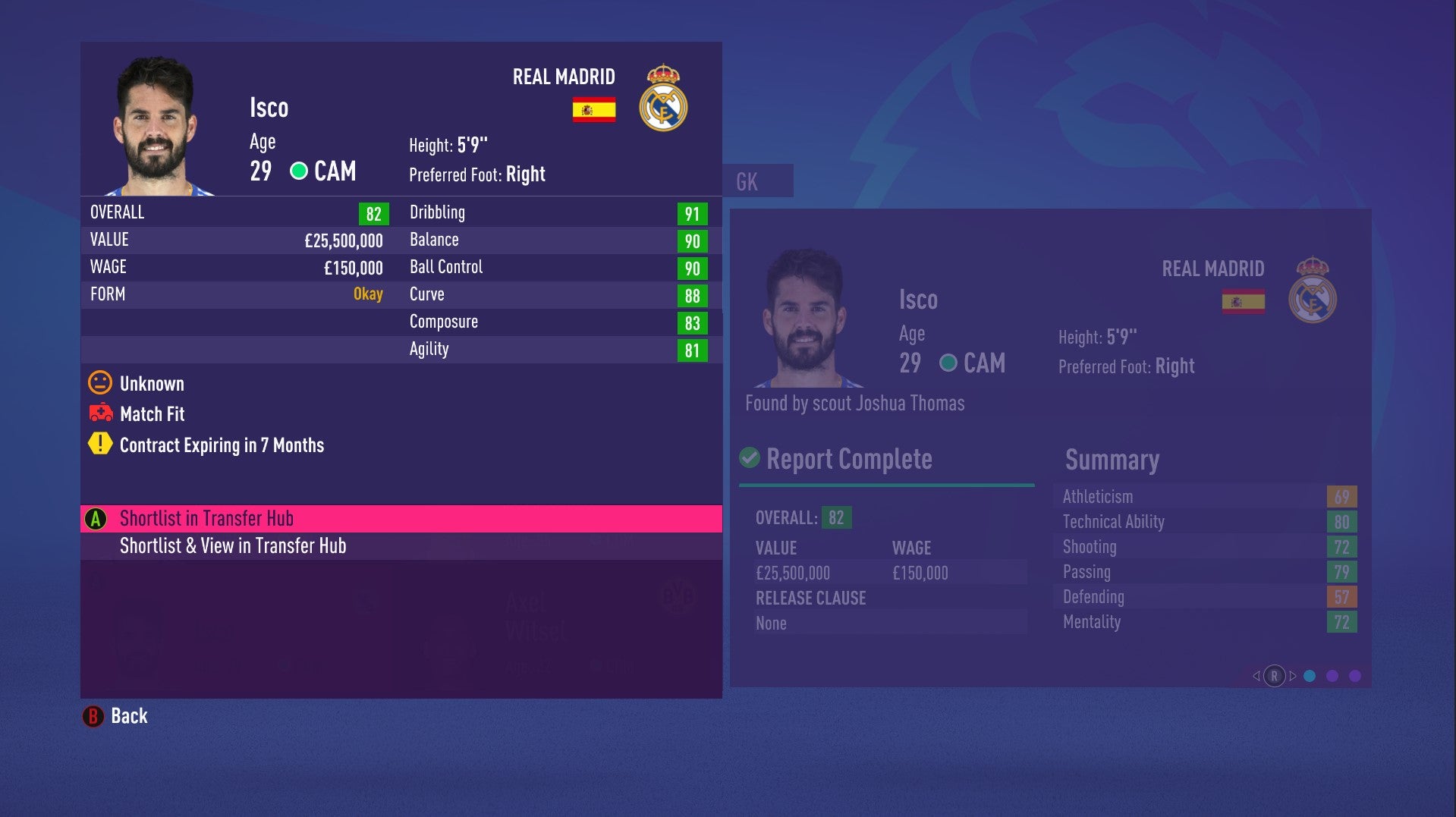Image resolution: width=1456 pixels, height=817 pixels.
Task: Click the green Report Complete checkmark
Action: (750, 457)
